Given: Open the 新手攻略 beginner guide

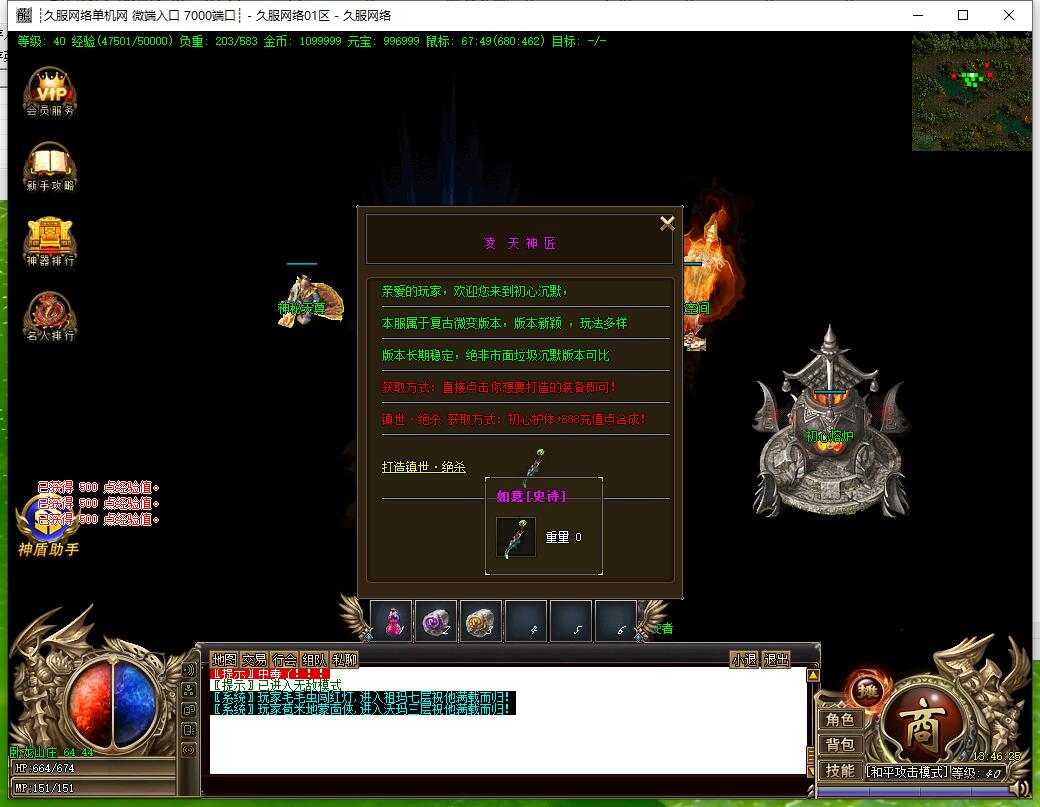Looking at the screenshot, I should pos(50,166).
